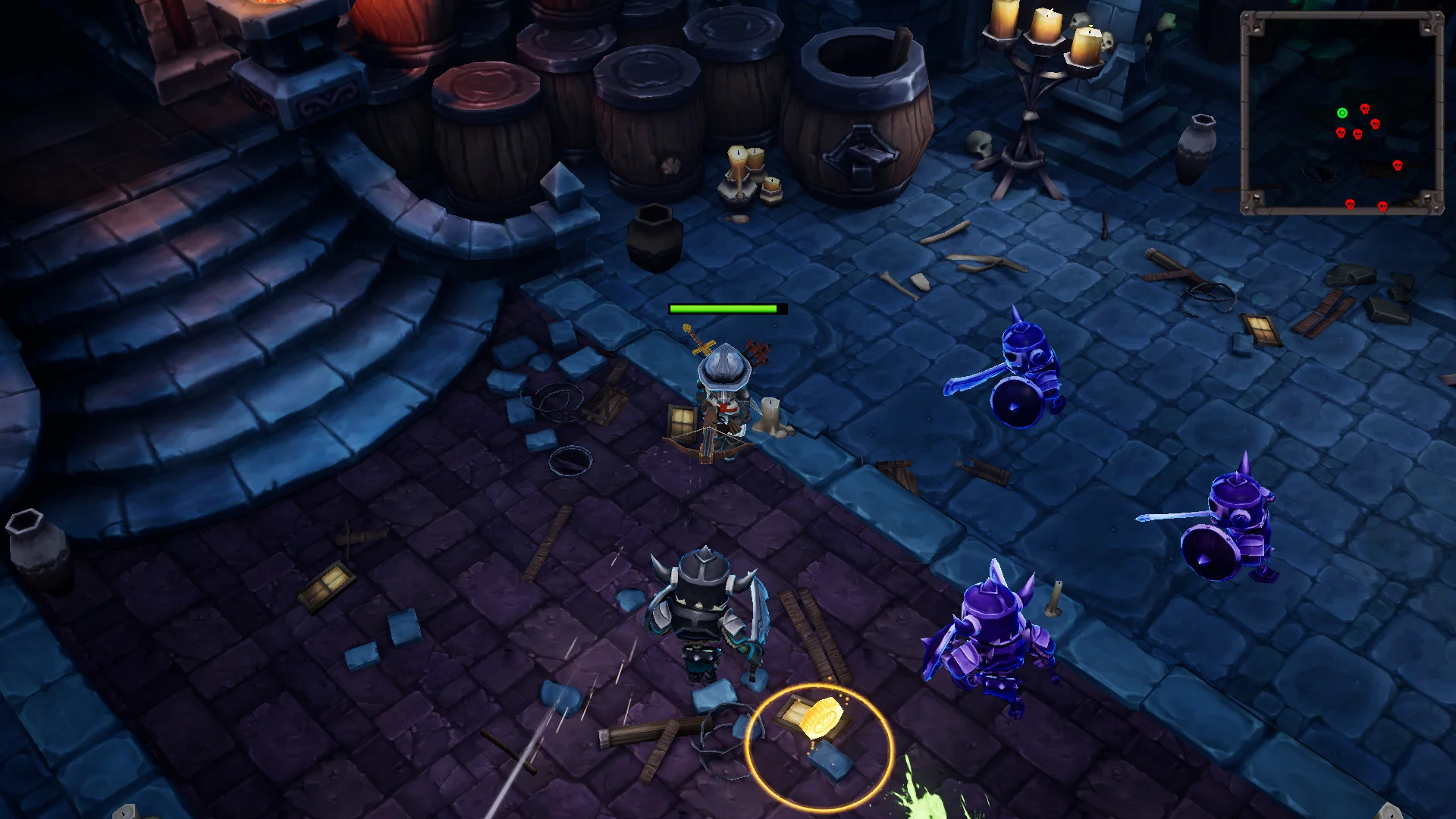Image resolution: width=1456 pixels, height=819 pixels.
Task: Click the isolated skull marker on minimap's right side
Action: [1398, 165]
